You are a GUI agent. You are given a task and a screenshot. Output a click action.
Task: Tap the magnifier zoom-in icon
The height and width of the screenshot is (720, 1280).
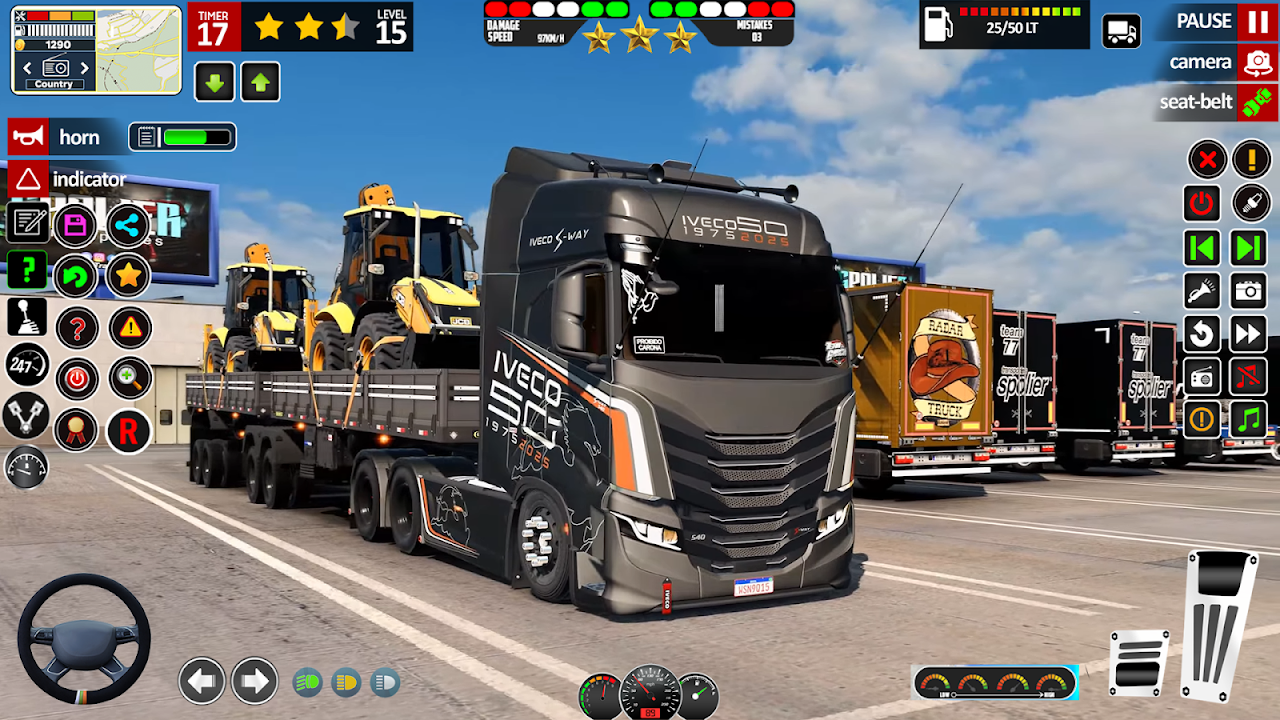click(x=129, y=378)
